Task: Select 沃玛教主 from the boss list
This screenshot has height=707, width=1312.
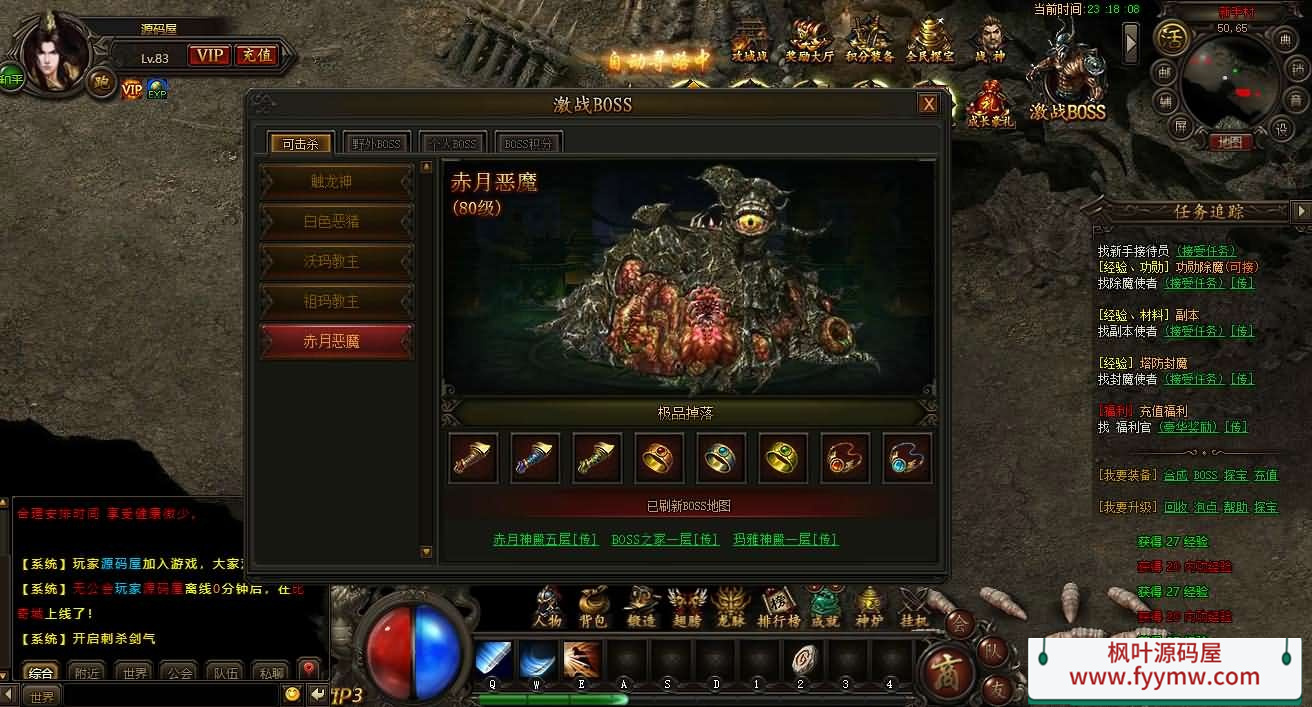Action: point(336,261)
